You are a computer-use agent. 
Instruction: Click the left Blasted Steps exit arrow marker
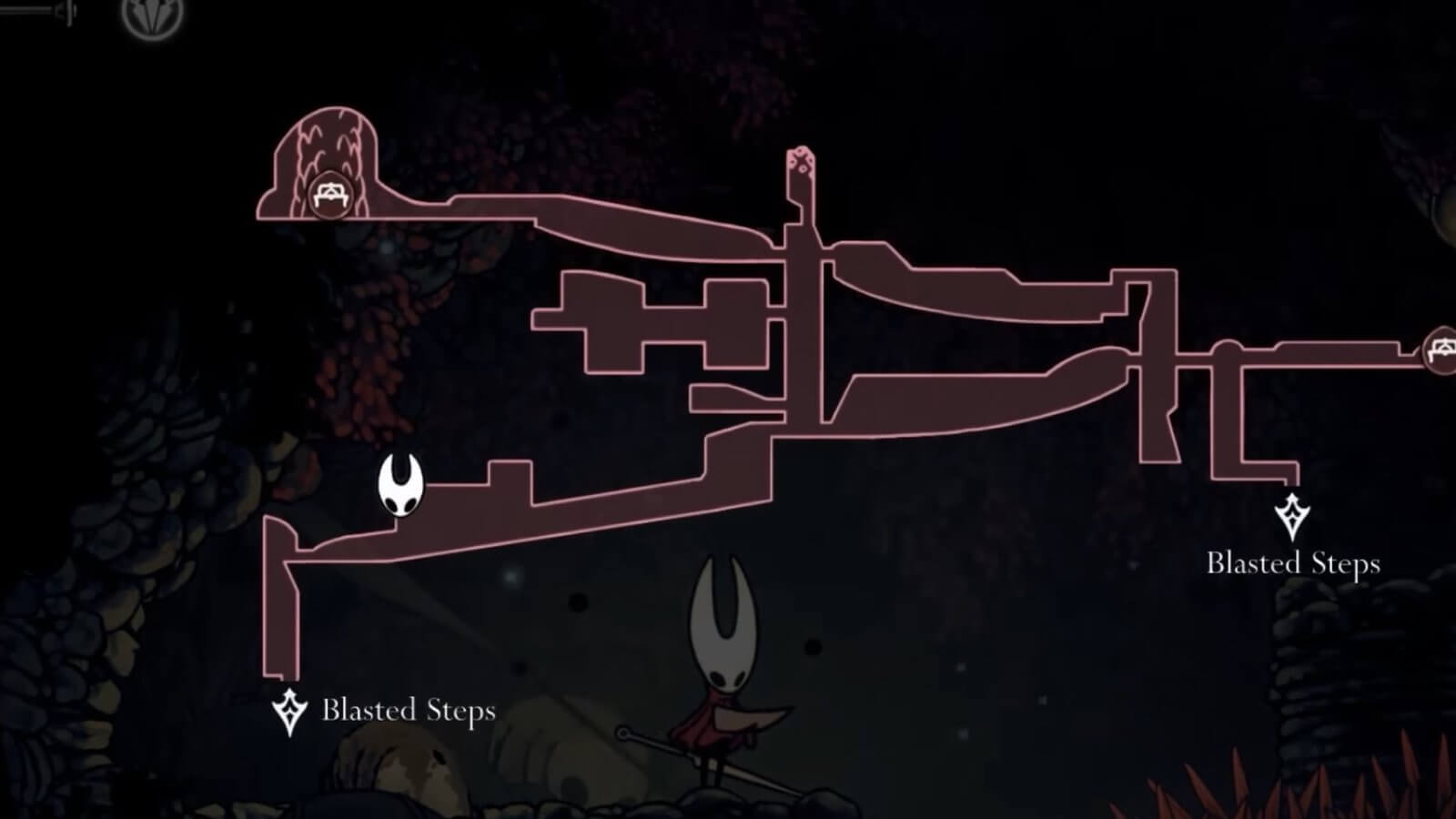pyautogui.click(x=288, y=709)
